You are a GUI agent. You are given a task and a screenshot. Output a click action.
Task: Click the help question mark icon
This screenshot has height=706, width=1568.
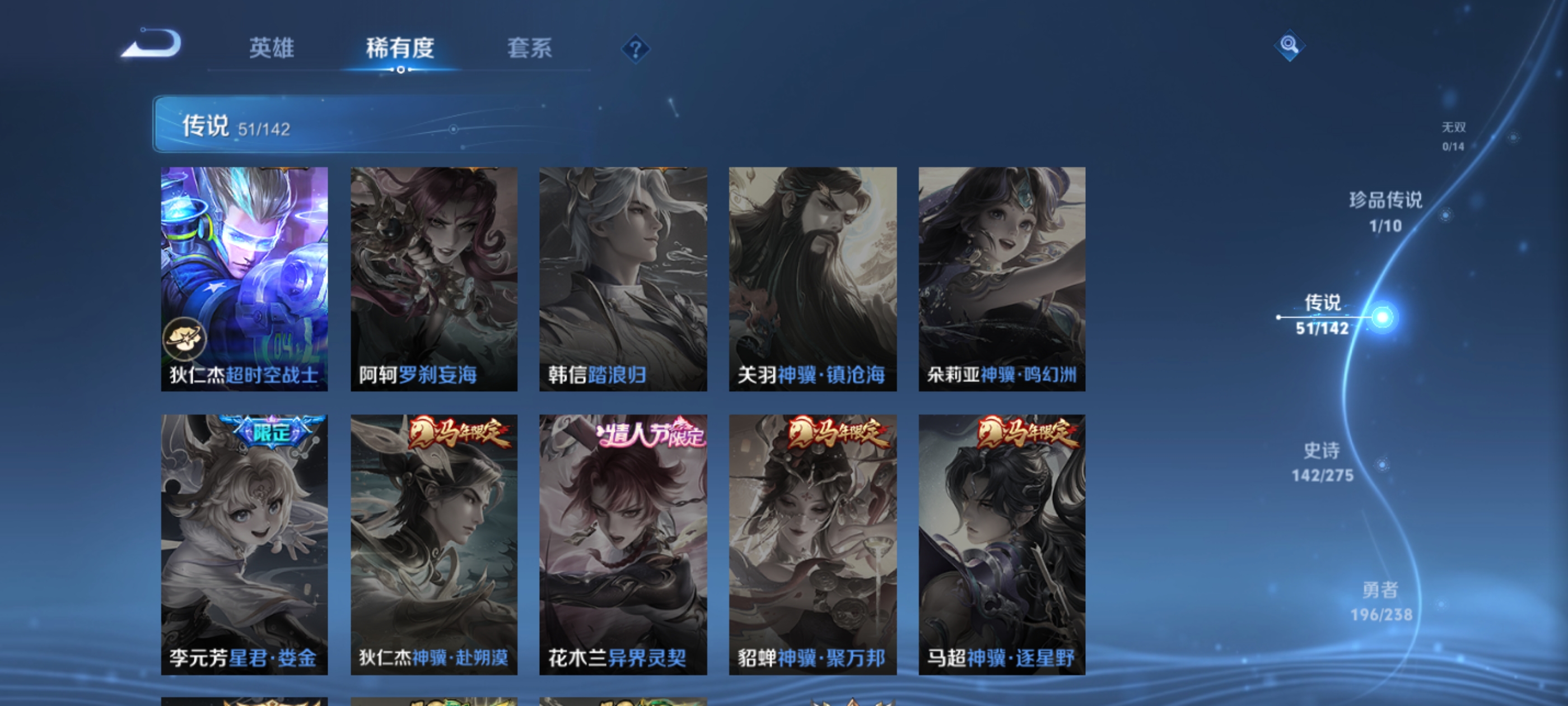(x=635, y=50)
